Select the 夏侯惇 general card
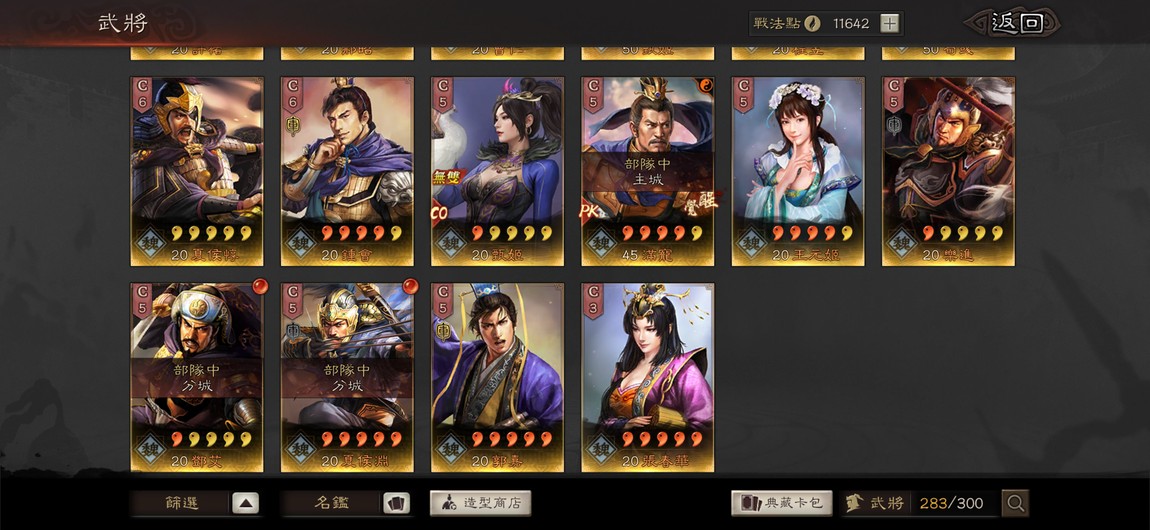Viewport: 1150px width, 530px height. pyautogui.click(x=197, y=171)
